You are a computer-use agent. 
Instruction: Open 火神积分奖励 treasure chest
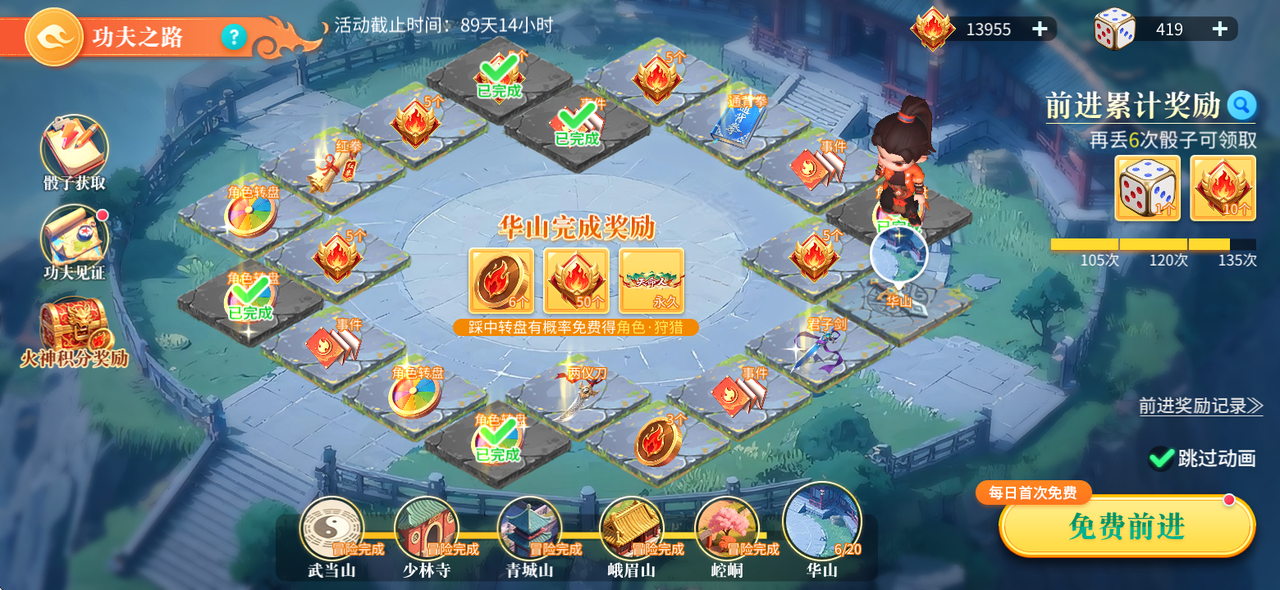point(74,331)
